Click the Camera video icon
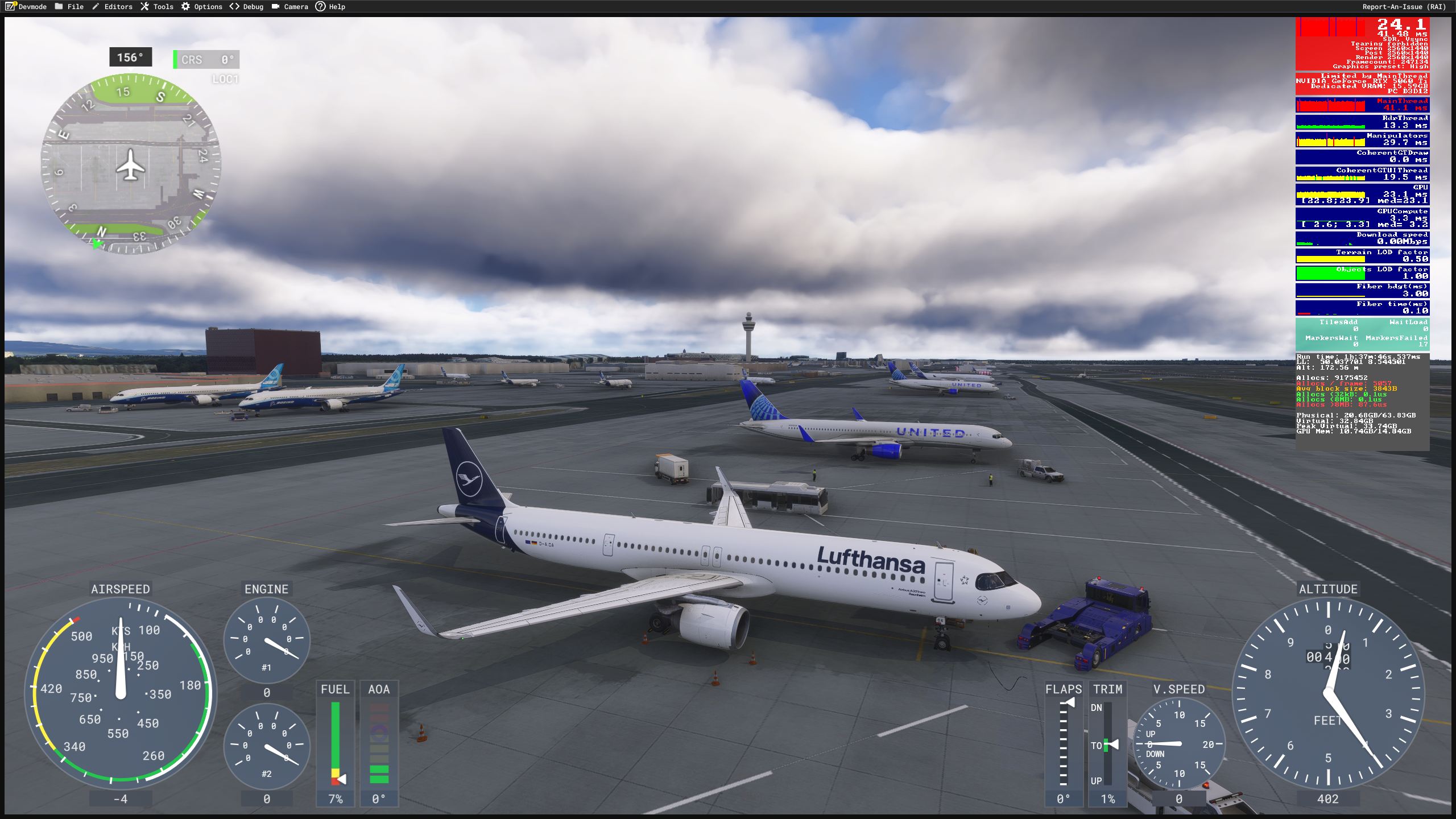Image resolution: width=1456 pixels, height=819 pixels. click(x=275, y=6)
